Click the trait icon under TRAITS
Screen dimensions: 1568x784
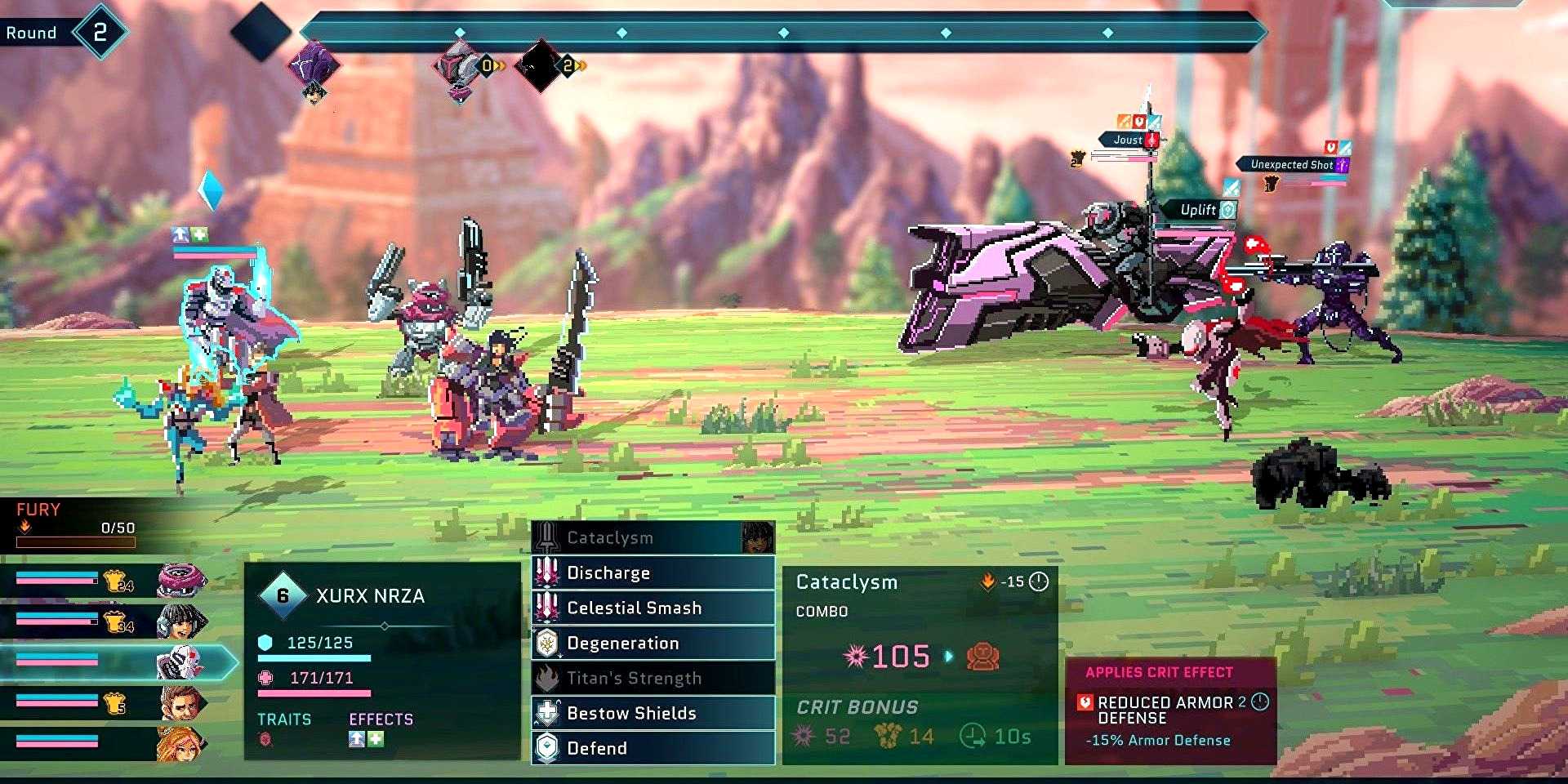point(265,739)
